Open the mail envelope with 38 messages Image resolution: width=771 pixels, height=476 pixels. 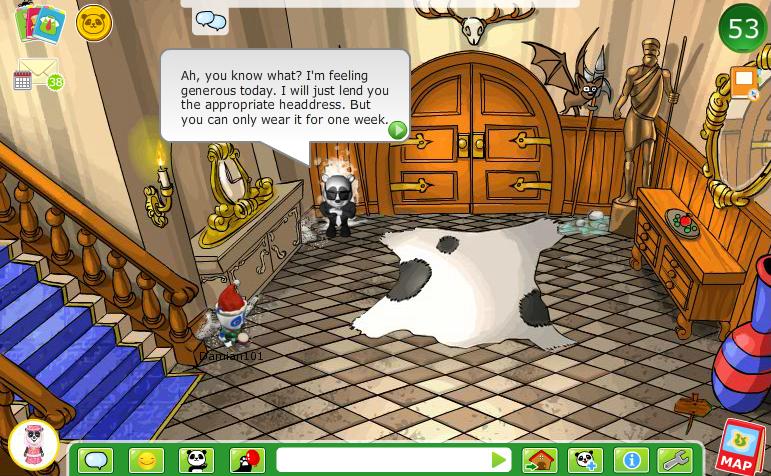[38, 73]
